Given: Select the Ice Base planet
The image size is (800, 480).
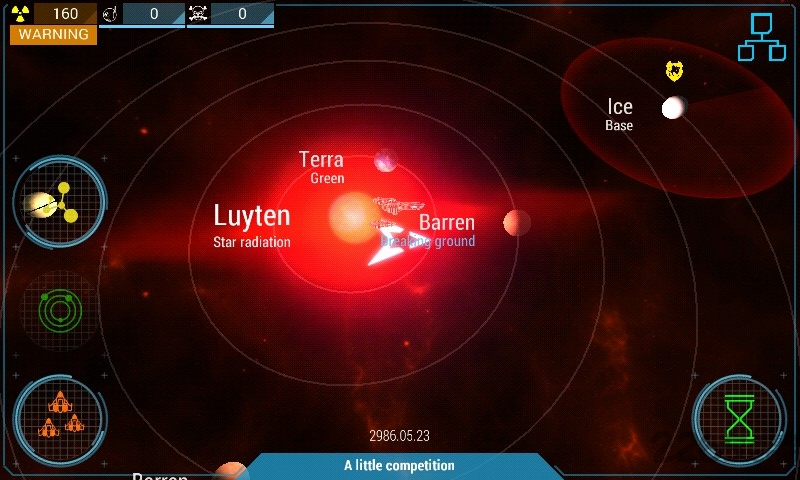Looking at the screenshot, I should (x=674, y=107).
